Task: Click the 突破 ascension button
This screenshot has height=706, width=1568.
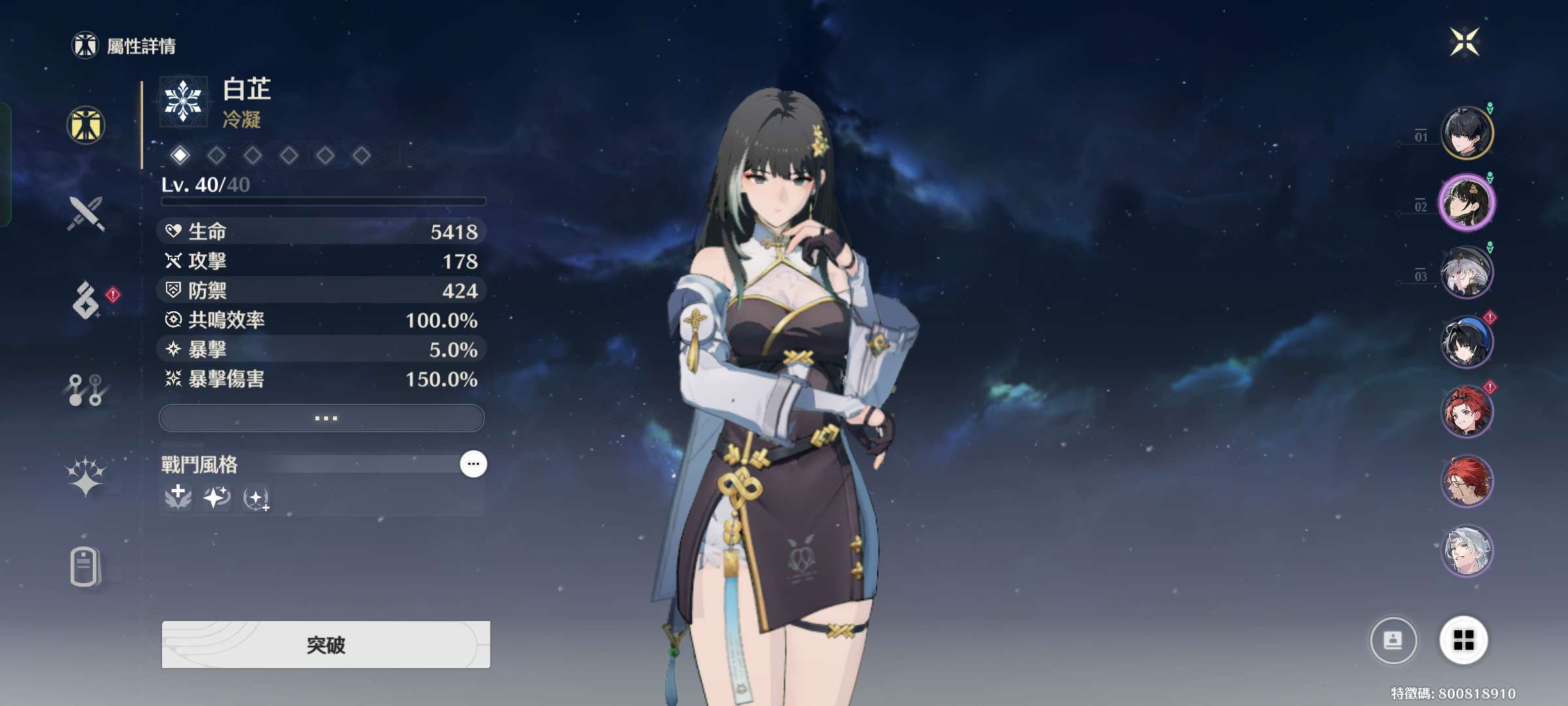Action: tap(325, 645)
